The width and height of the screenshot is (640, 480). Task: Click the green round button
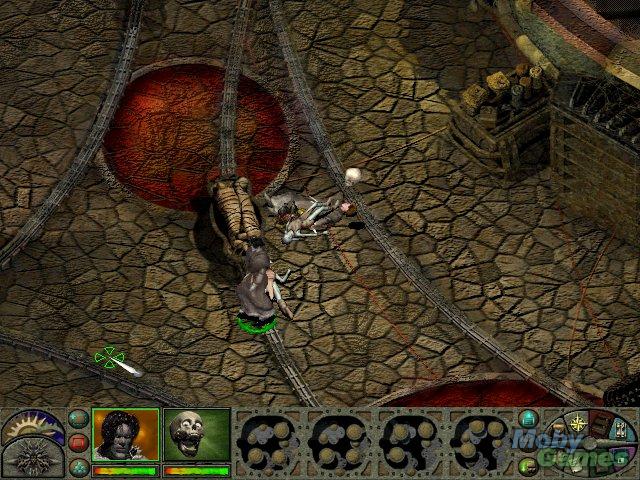click(529, 466)
